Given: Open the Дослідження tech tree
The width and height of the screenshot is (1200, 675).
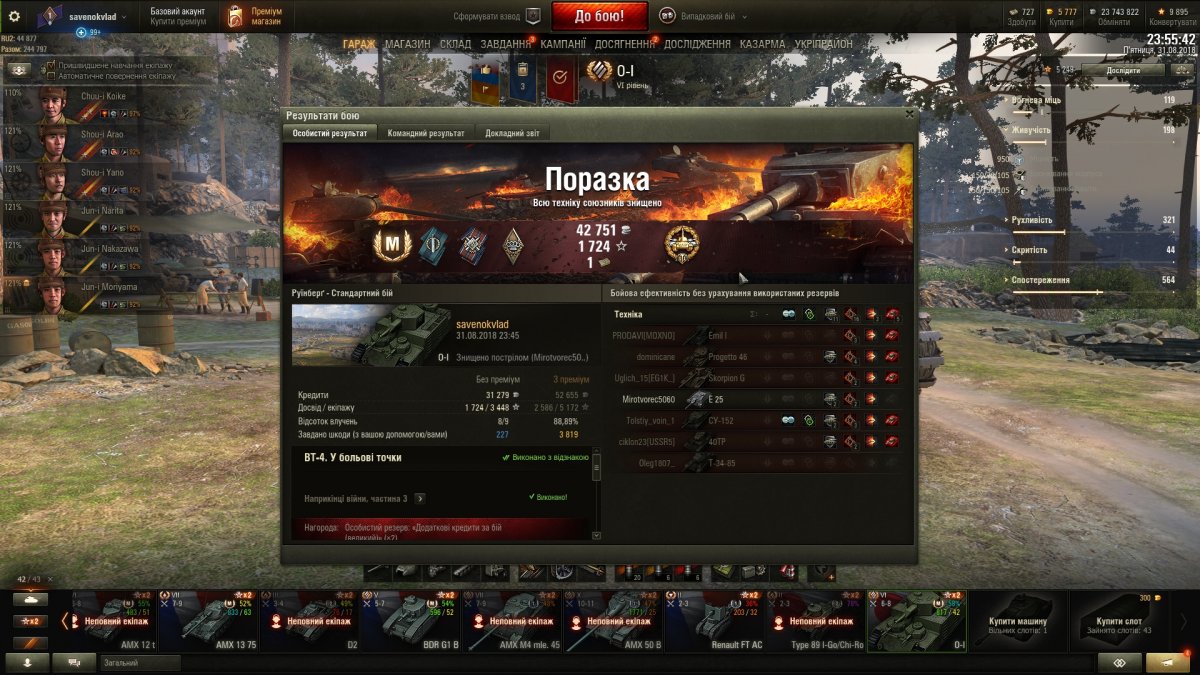Looking at the screenshot, I should coord(697,45).
